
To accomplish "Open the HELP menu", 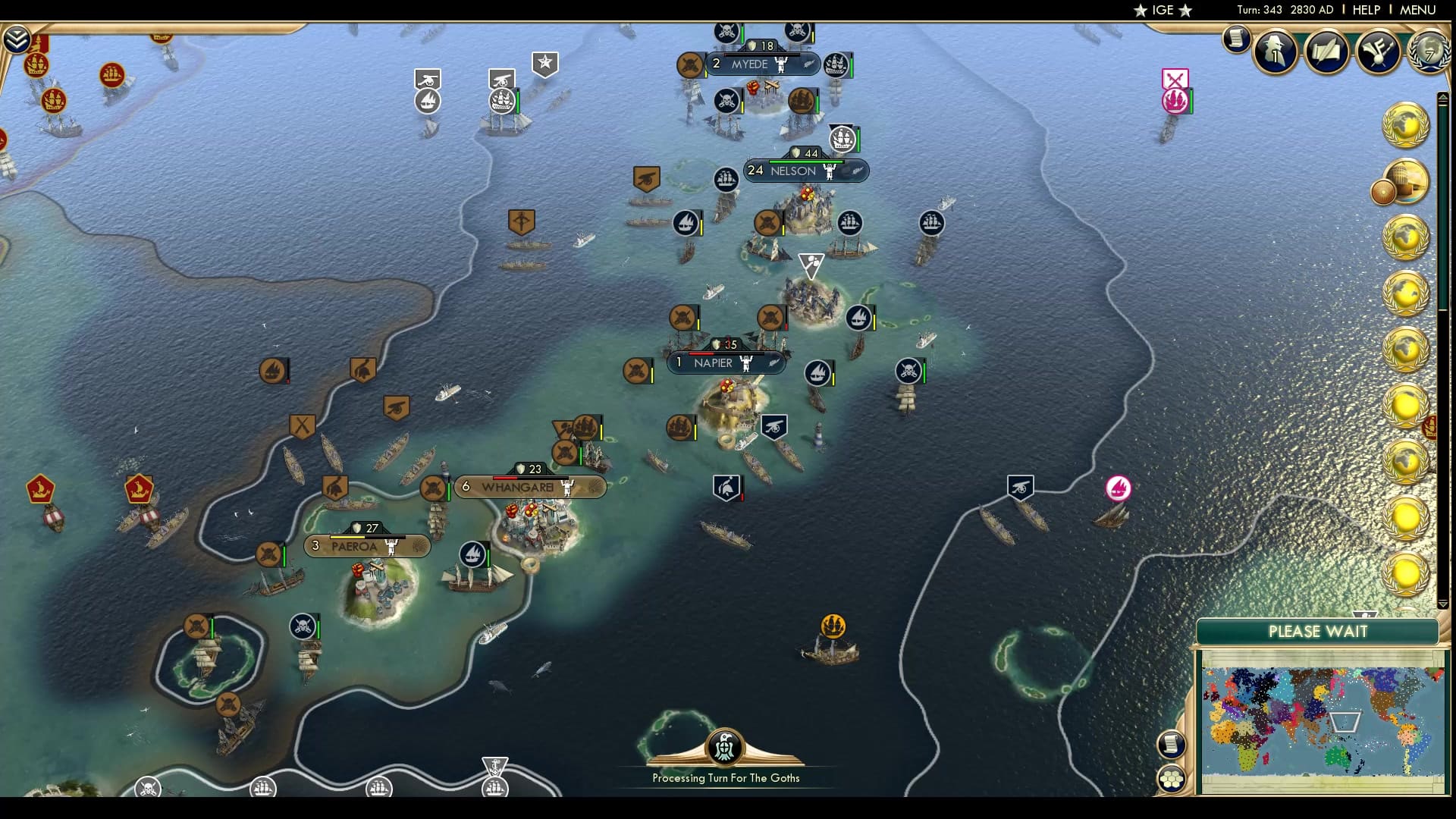I will pyautogui.click(x=1365, y=10).
